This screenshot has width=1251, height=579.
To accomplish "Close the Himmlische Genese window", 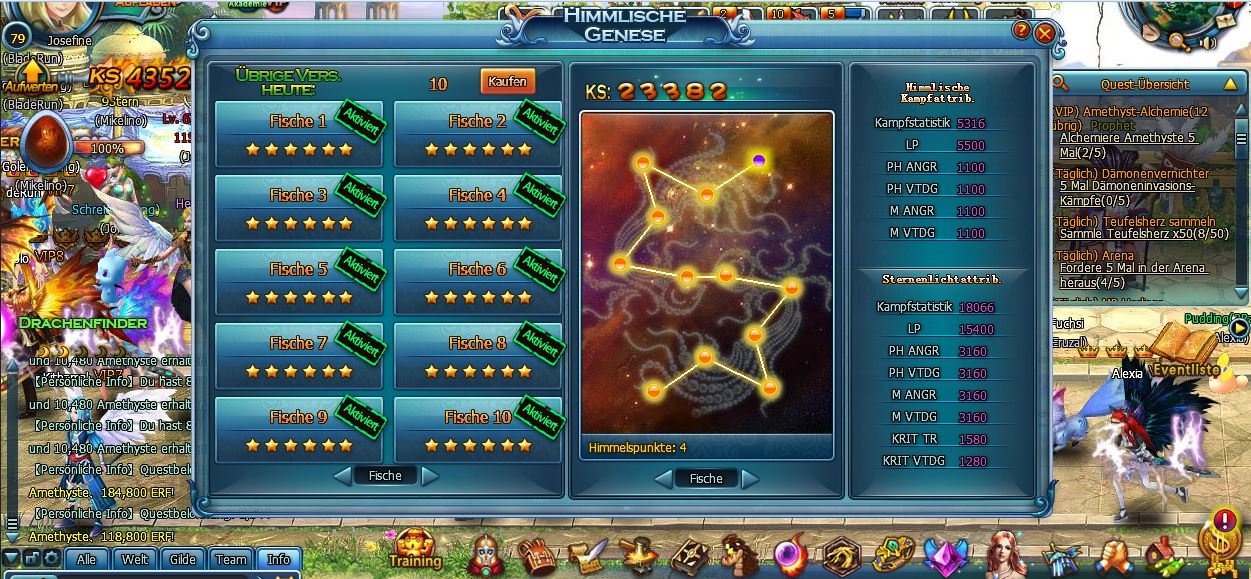I will click(1045, 33).
